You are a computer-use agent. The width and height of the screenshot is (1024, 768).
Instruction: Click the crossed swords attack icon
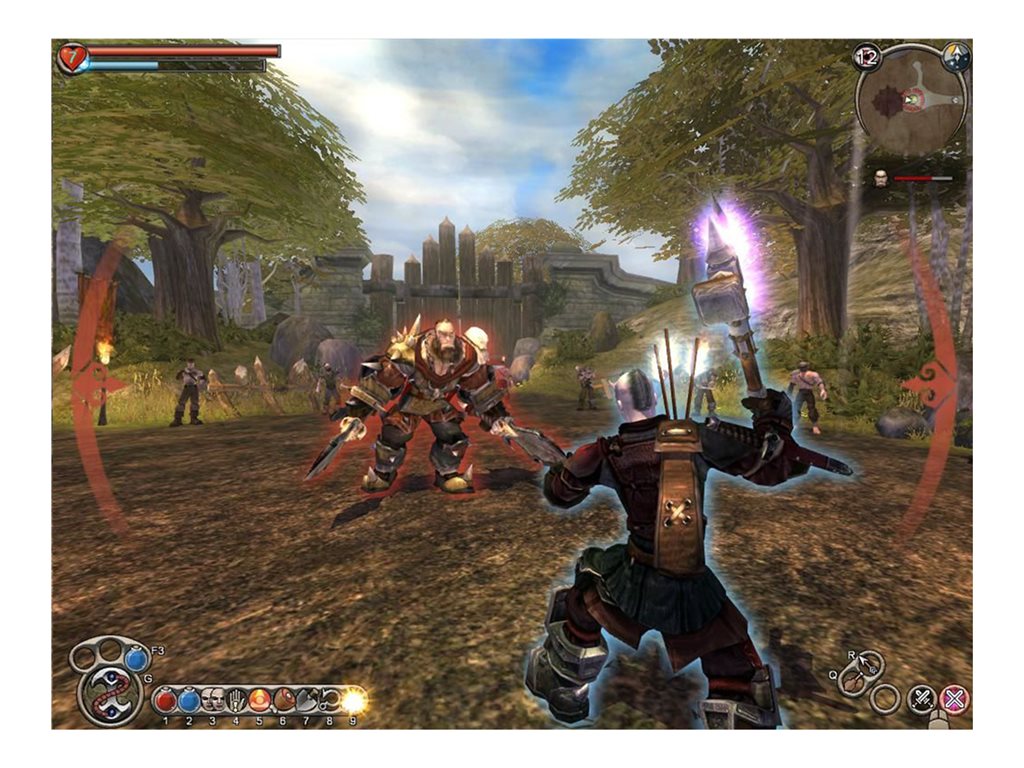coord(921,699)
